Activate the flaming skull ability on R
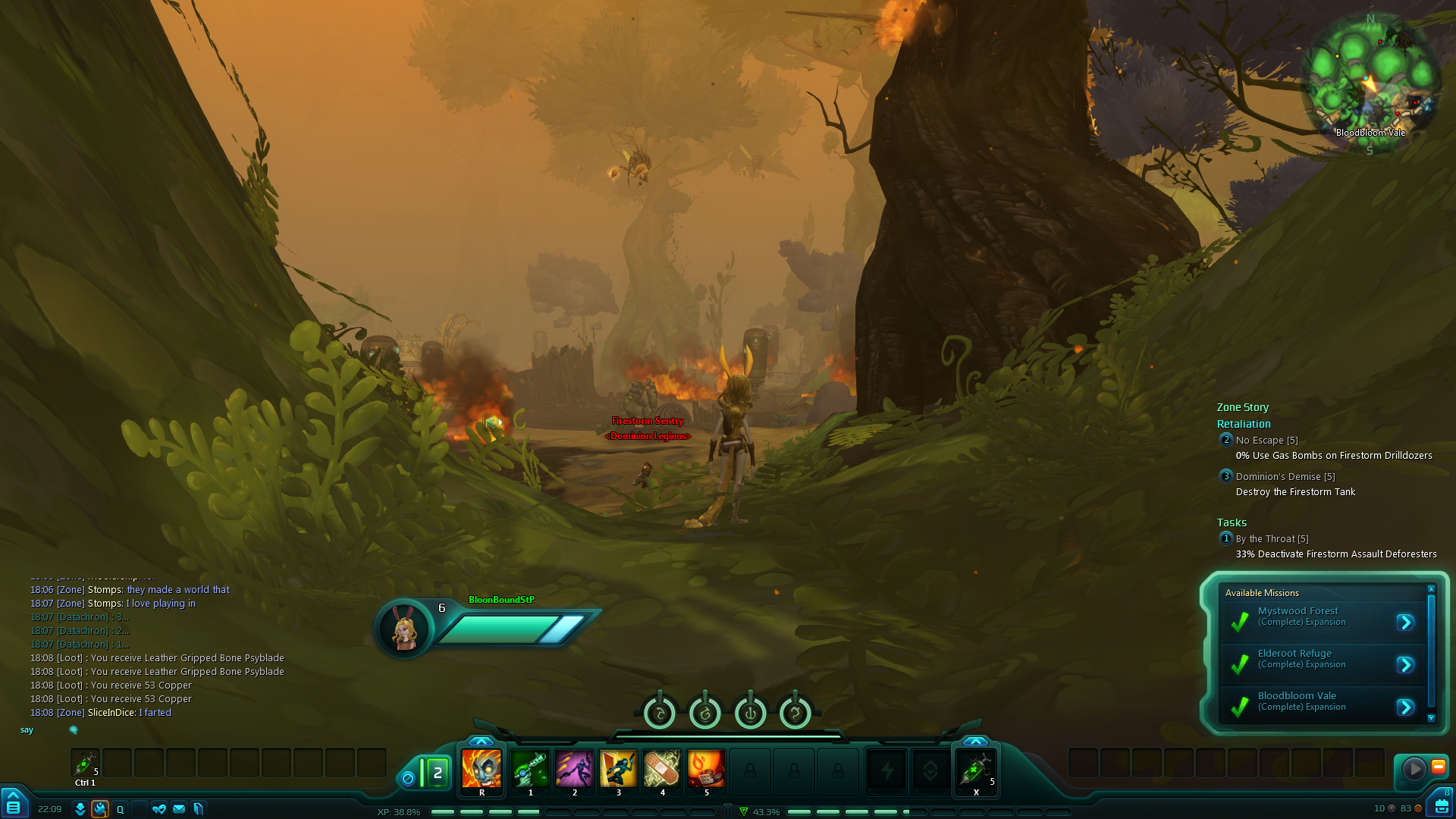Screen dimensions: 1456x819 pos(482,769)
